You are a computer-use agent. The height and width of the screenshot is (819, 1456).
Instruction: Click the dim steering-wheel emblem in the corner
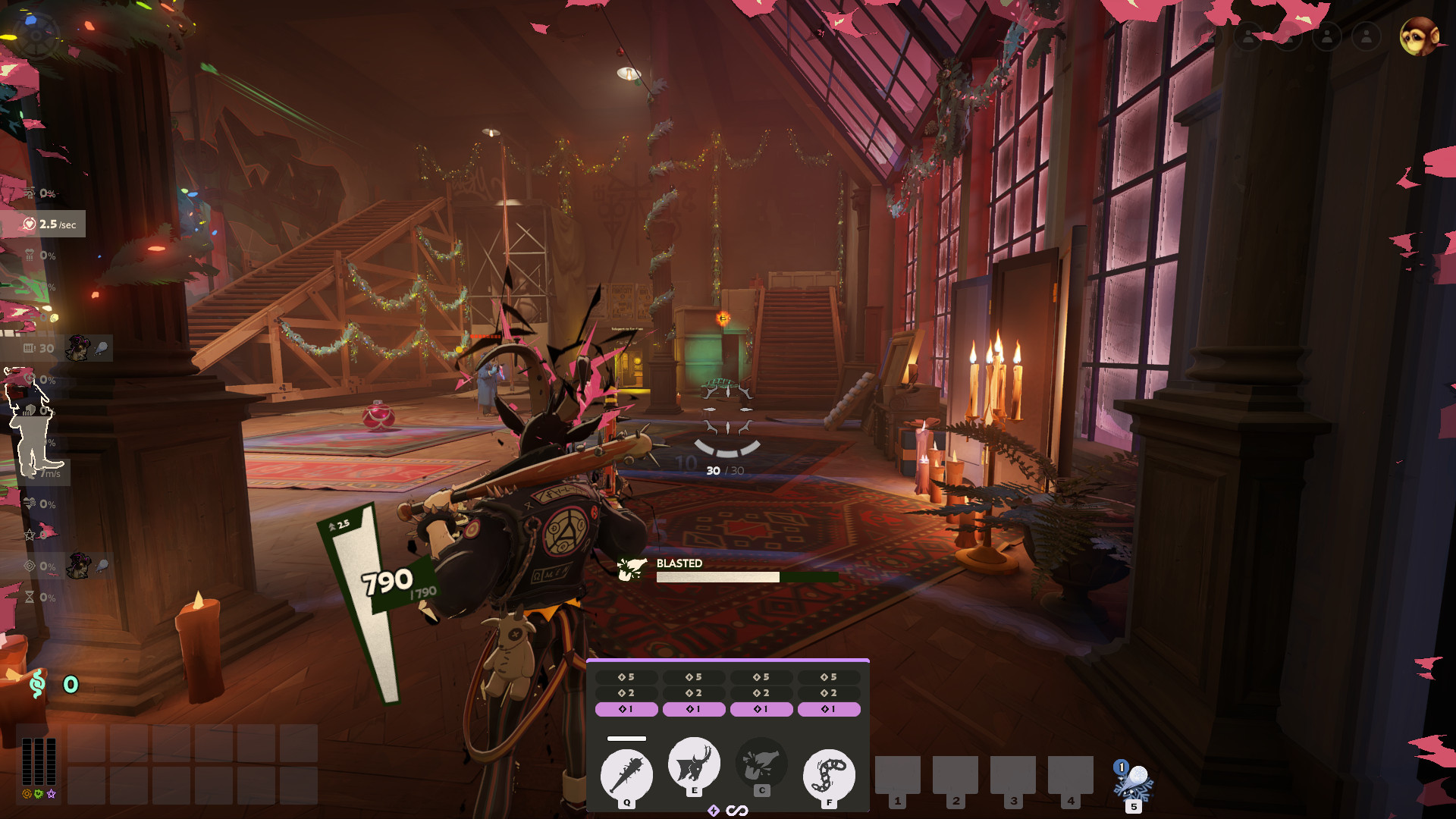(x=36, y=35)
